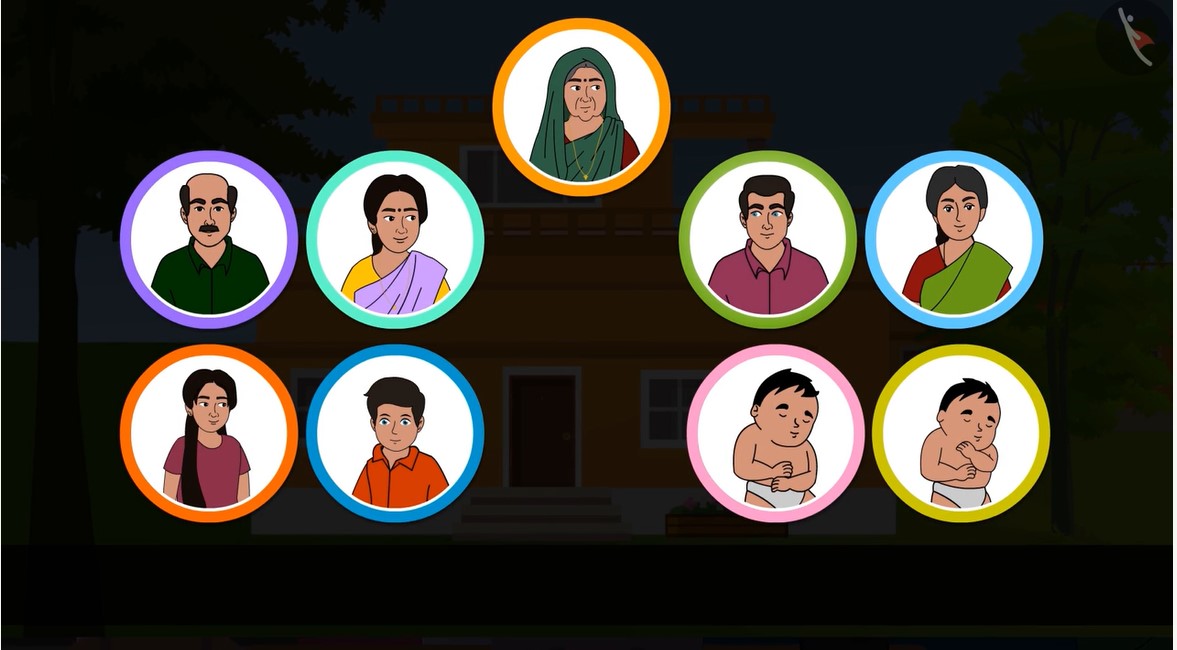Pick the woman in the lavender sari
Viewport: 1177px width, 650px height.
(x=395, y=240)
